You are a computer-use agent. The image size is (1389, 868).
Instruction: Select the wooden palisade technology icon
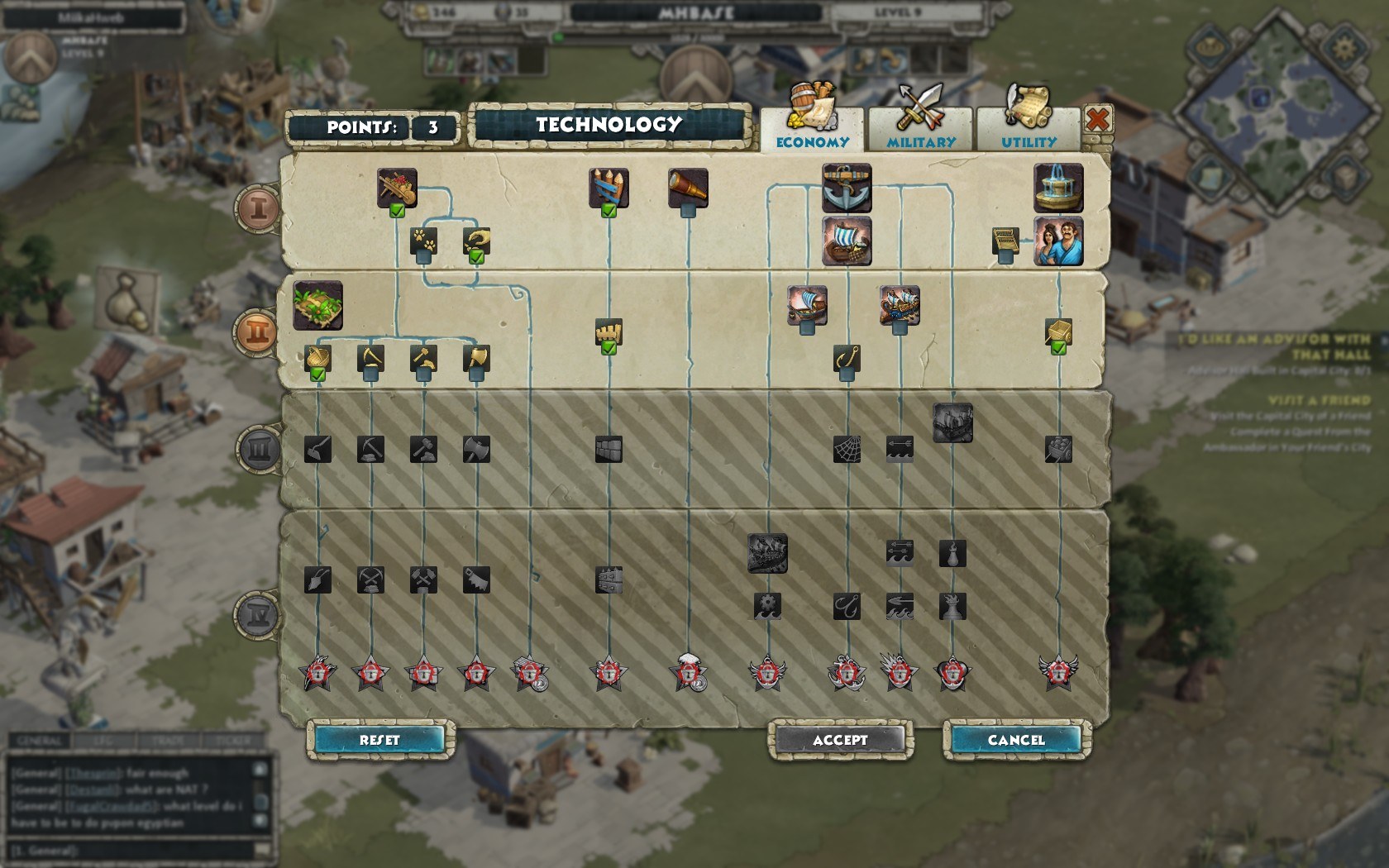(x=609, y=188)
